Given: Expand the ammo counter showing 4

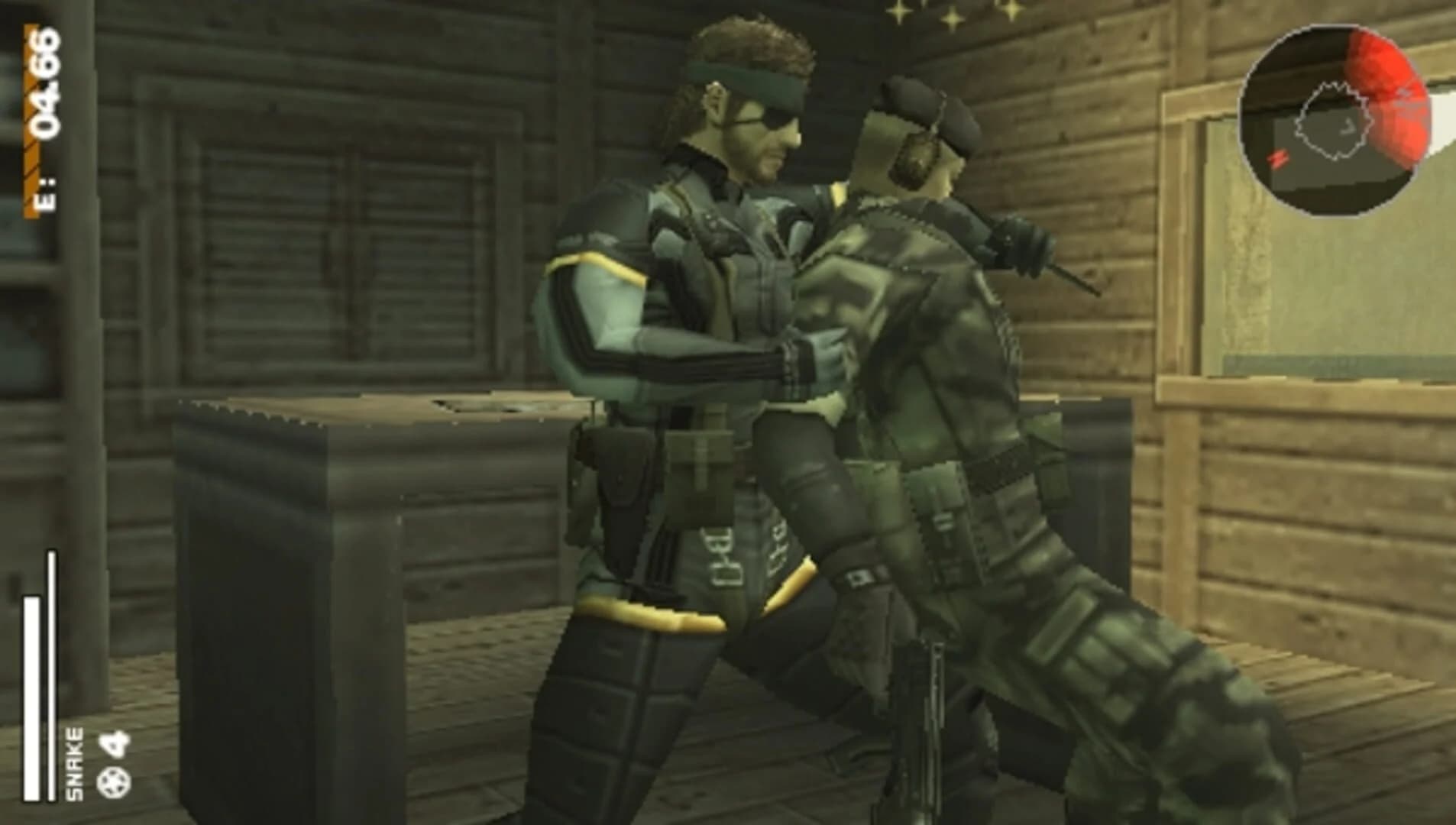Looking at the screenshot, I should tap(112, 743).
